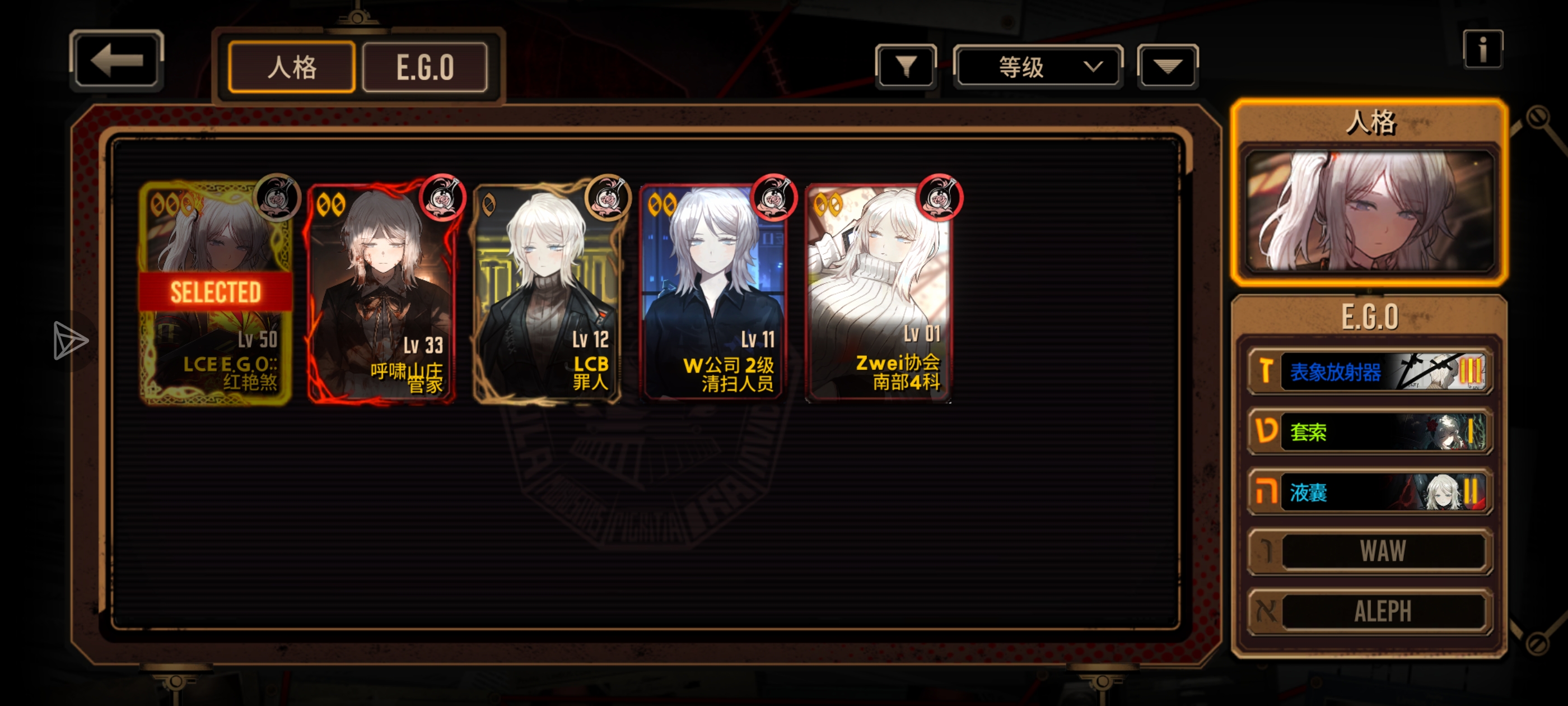Open the funnel filter options

906,66
